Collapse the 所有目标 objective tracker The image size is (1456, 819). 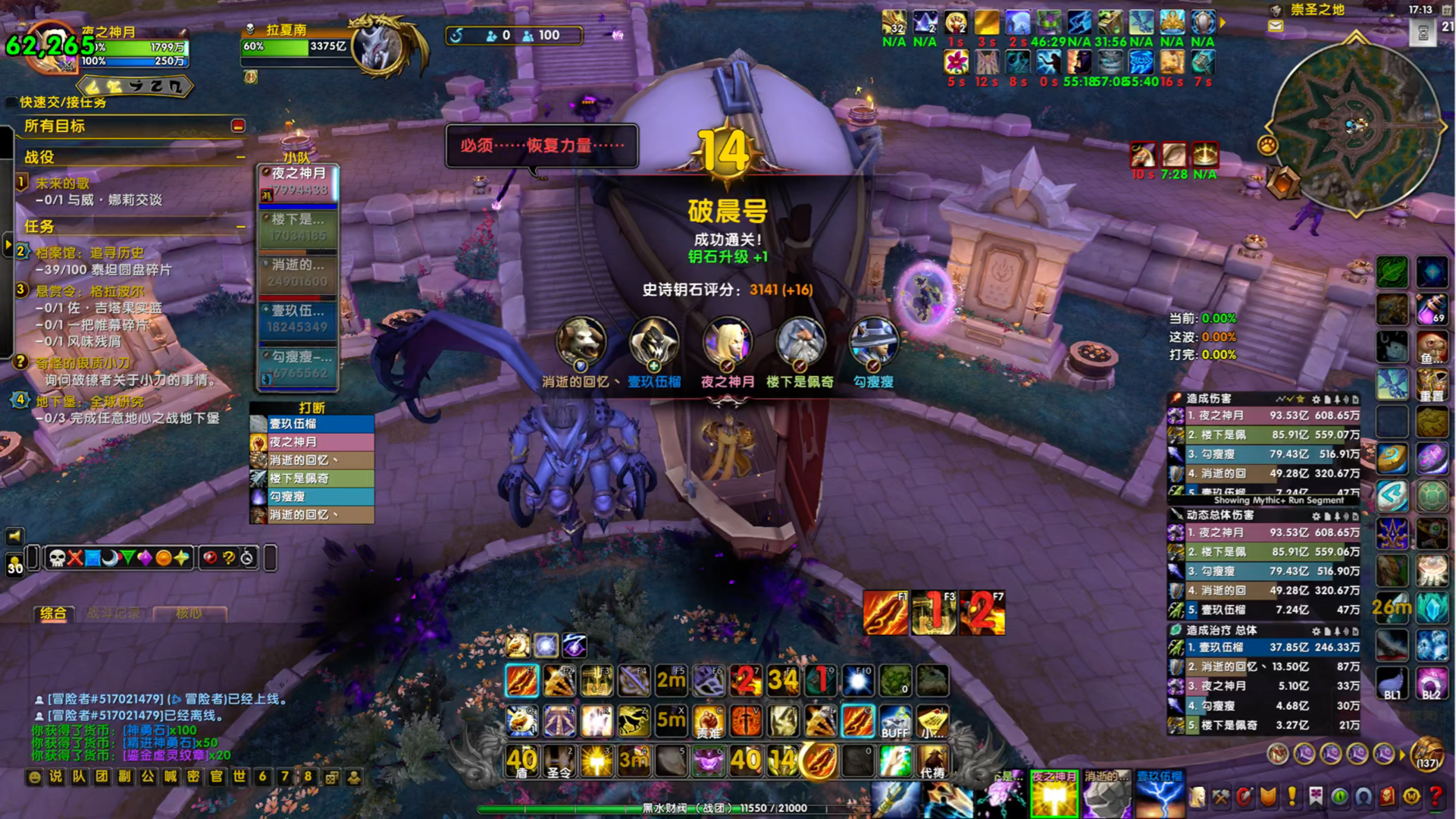[x=238, y=126]
